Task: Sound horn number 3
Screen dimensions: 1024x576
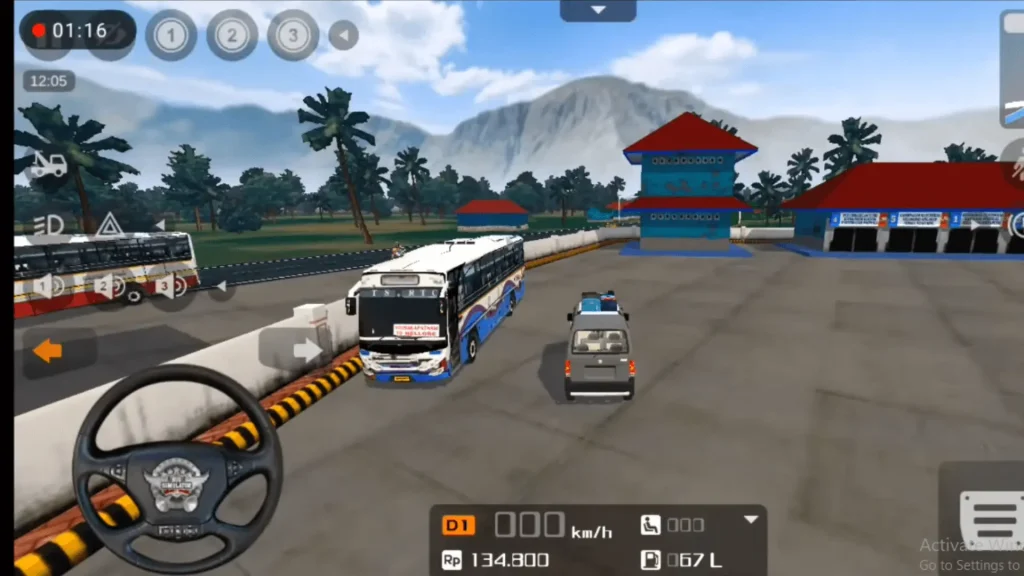Action: 170,286
